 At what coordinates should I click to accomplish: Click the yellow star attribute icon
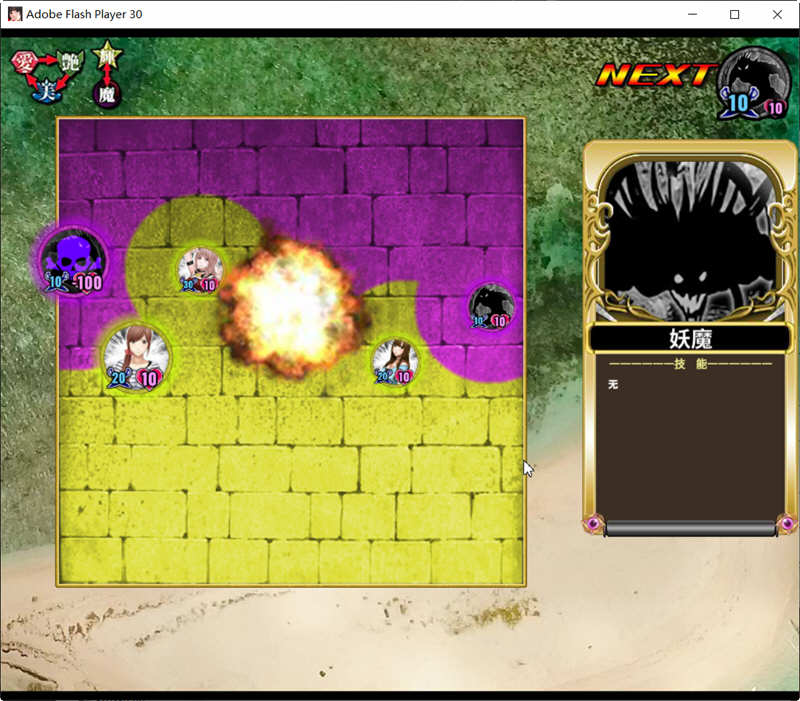coord(106,57)
